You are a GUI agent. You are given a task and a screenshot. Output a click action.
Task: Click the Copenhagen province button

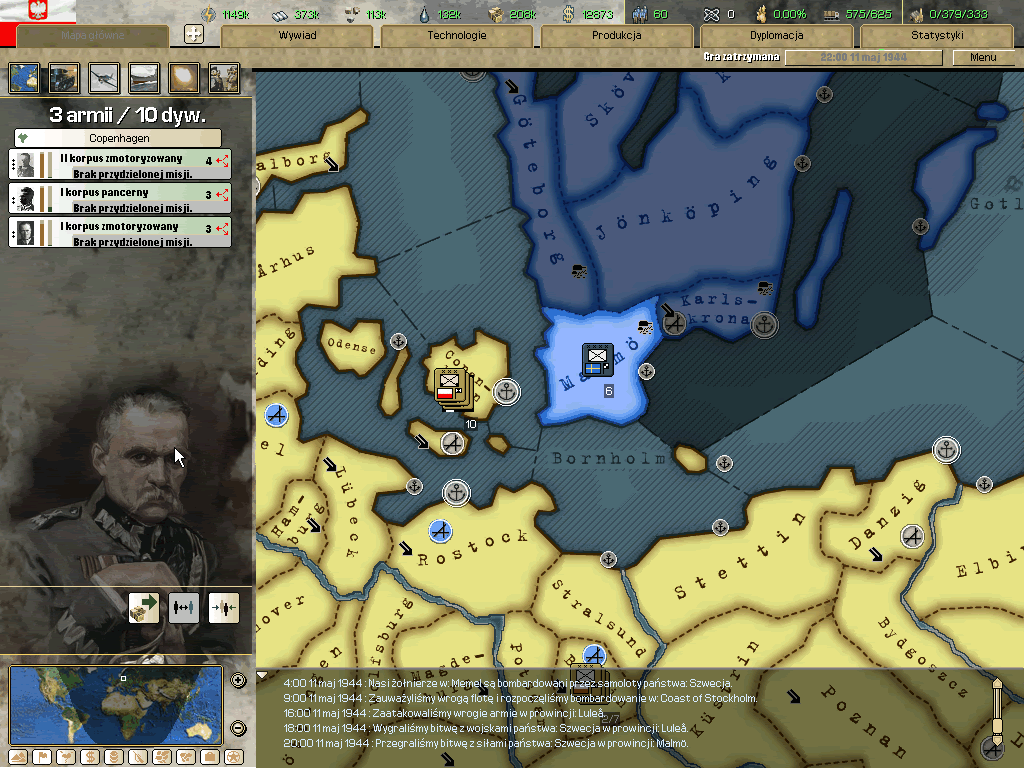(118, 138)
